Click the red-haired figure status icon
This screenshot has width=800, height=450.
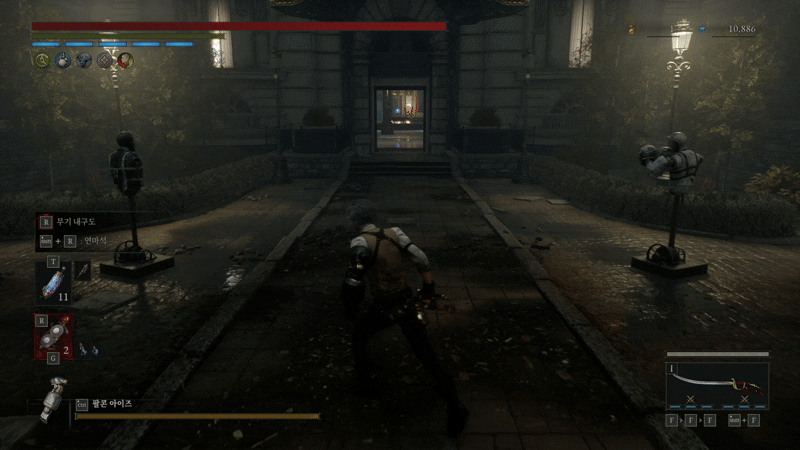pyautogui.click(x=125, y=60)
